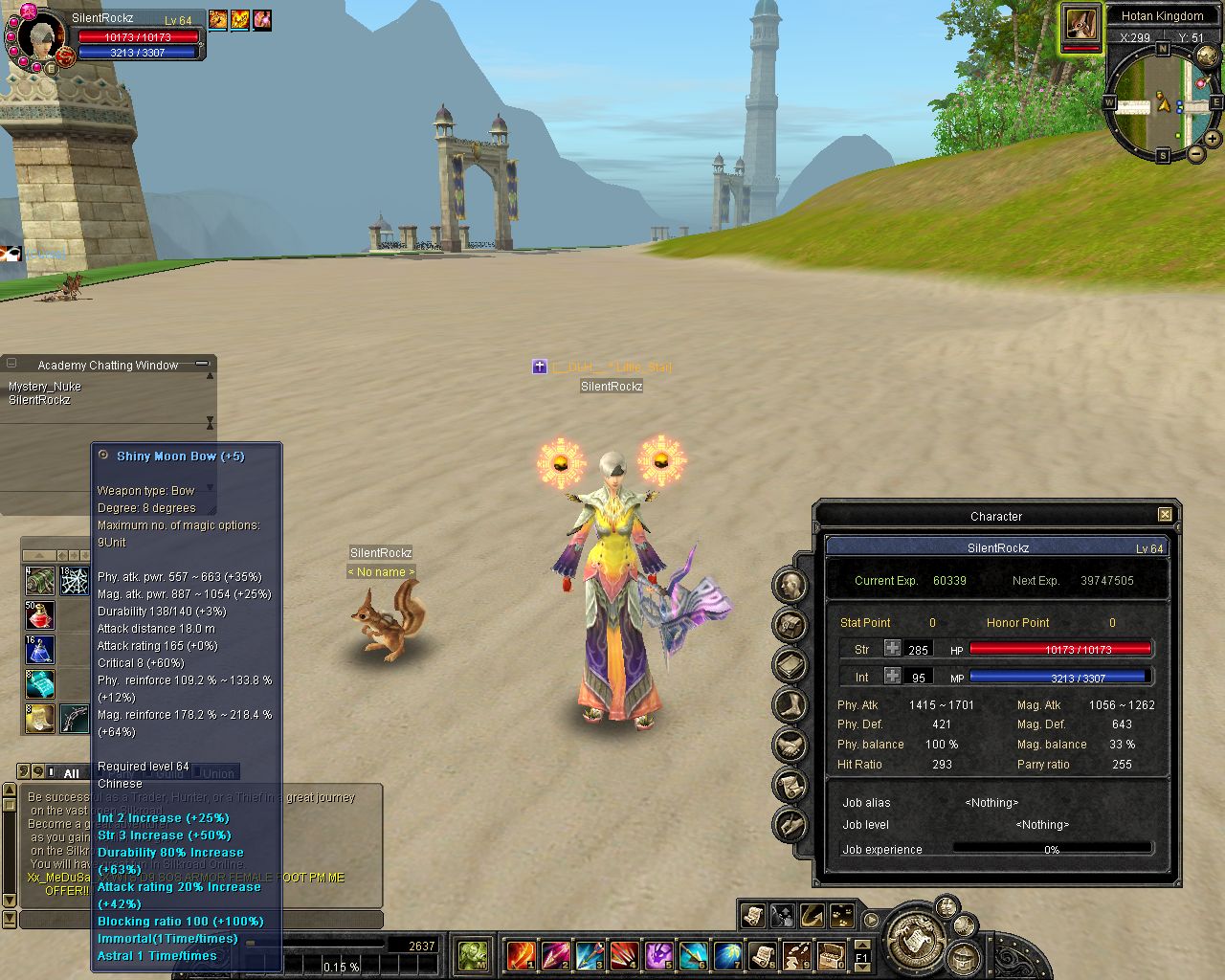The height and width of the screenshot is (980, 1225).
Task: Select the spider web item slot
Action: [x=75, y=581]
